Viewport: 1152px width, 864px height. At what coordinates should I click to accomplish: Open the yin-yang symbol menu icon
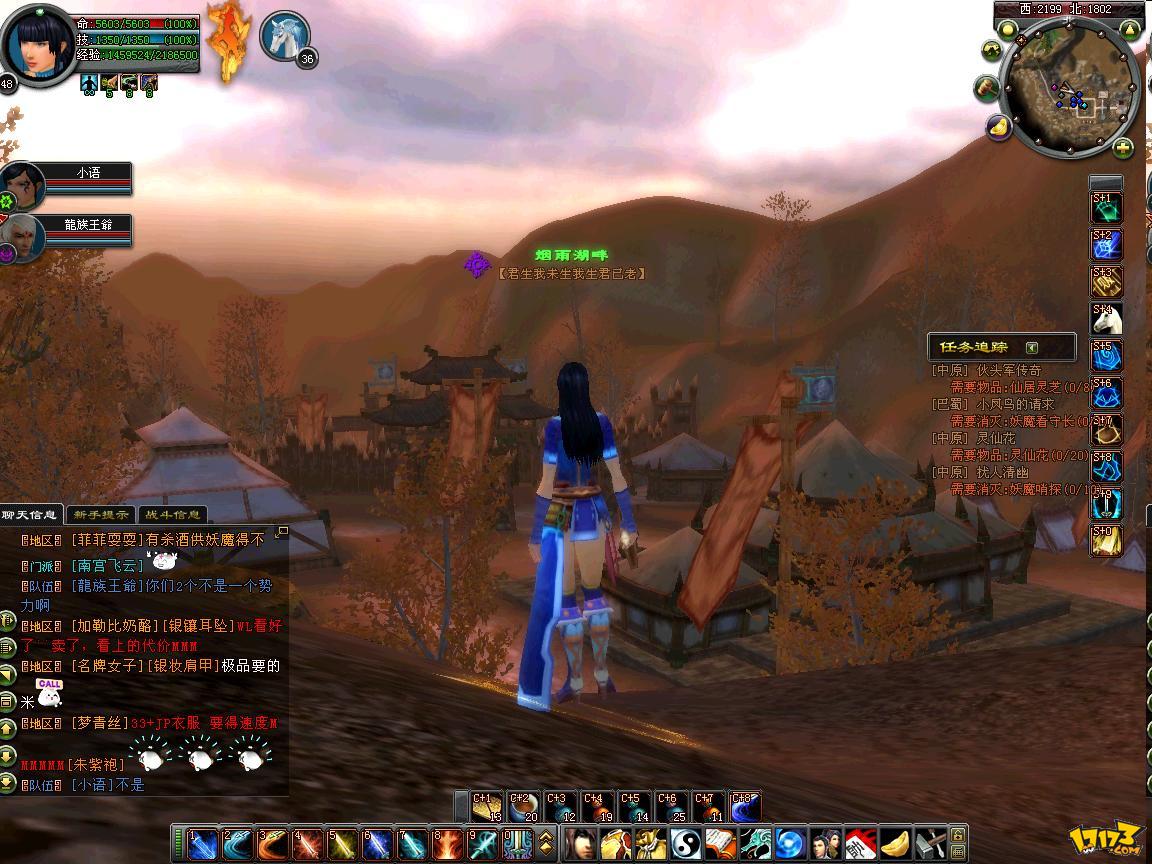(x=687, y=844)
